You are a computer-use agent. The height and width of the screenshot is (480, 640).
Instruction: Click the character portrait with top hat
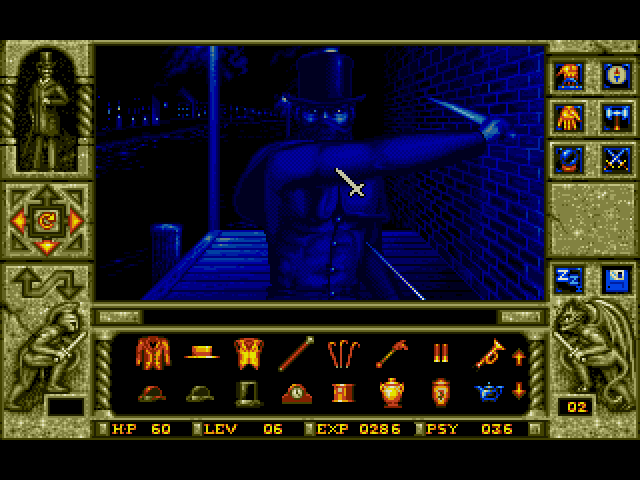tap(46, 110)
